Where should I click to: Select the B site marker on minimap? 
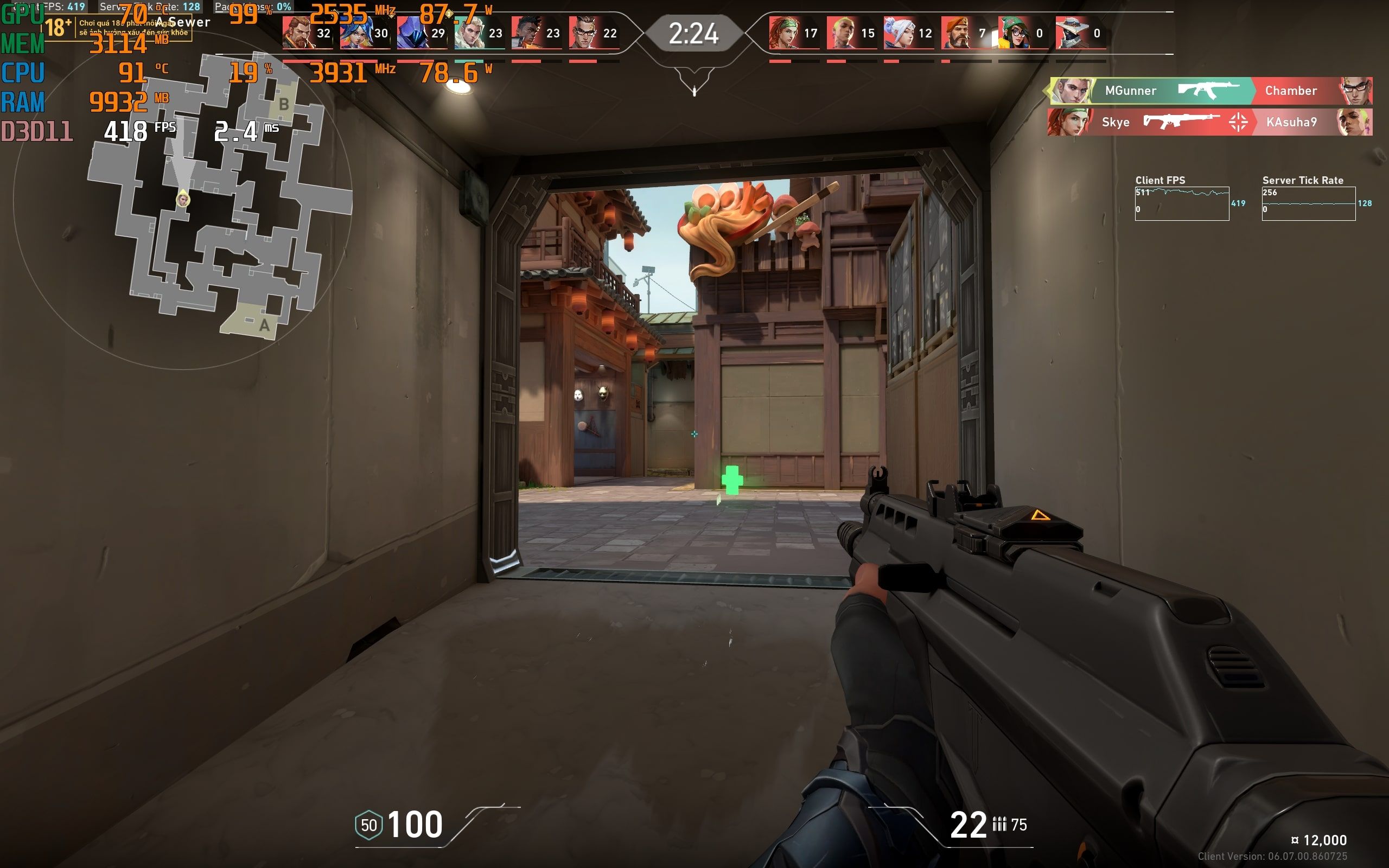[284, 105]
